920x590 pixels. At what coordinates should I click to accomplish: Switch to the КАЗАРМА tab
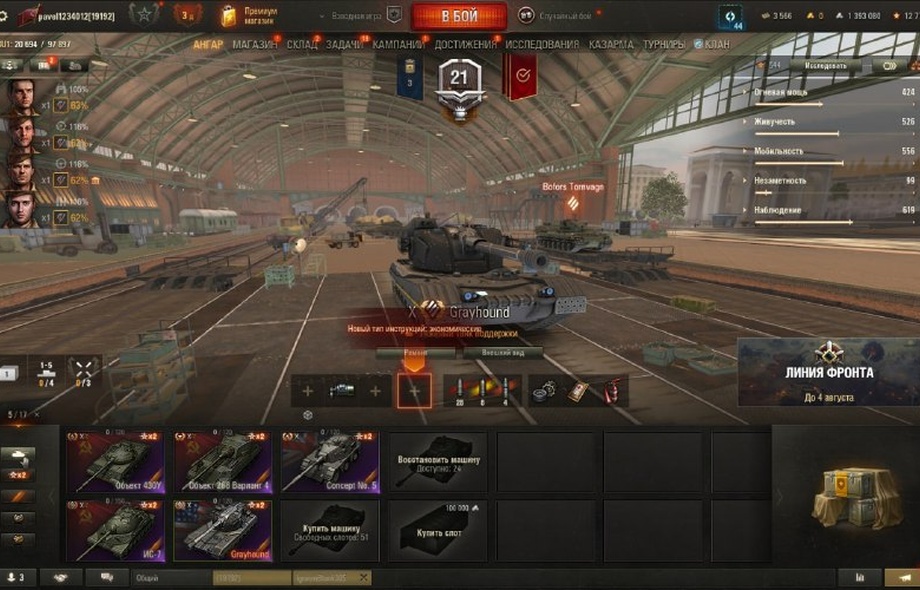point(611,45)
